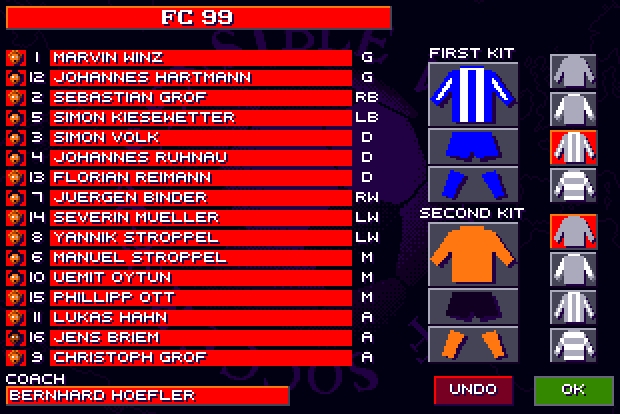Screen dimensions: 620x414
Task: Edit coach name Bernhard Hoefler
Action: click(146, 395)
